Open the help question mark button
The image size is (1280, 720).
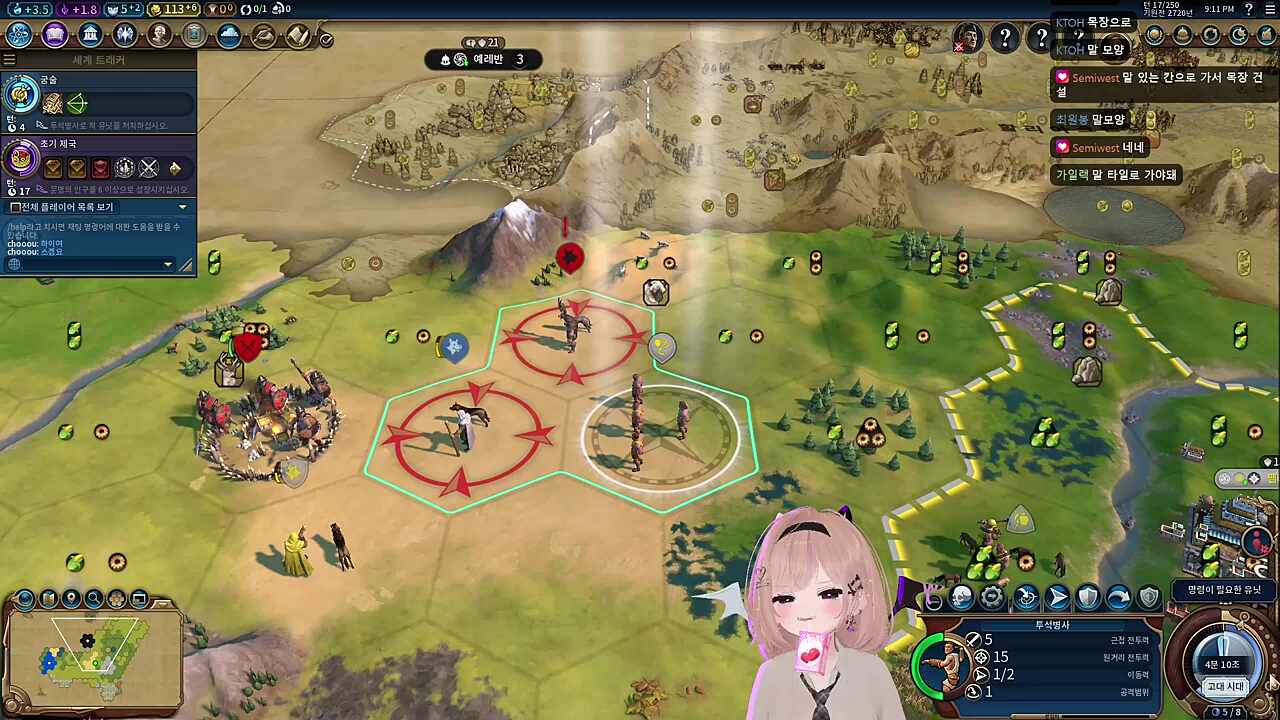click(x=1005, y=38)
